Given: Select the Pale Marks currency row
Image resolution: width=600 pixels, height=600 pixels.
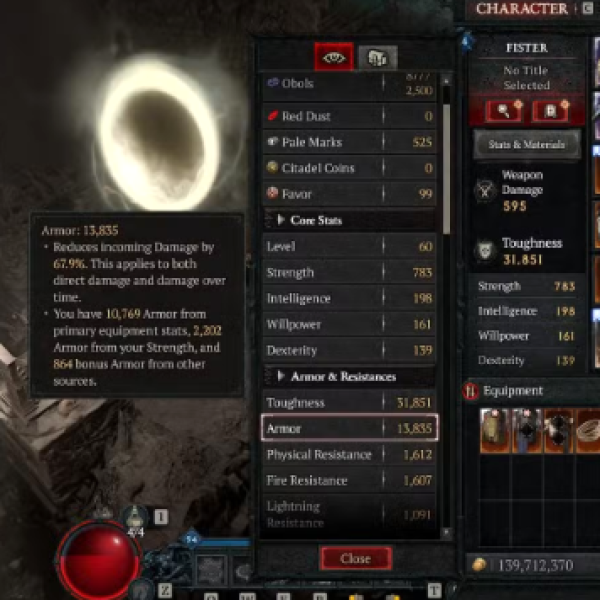Looking at the screenshot, I should tap(349, 142).
